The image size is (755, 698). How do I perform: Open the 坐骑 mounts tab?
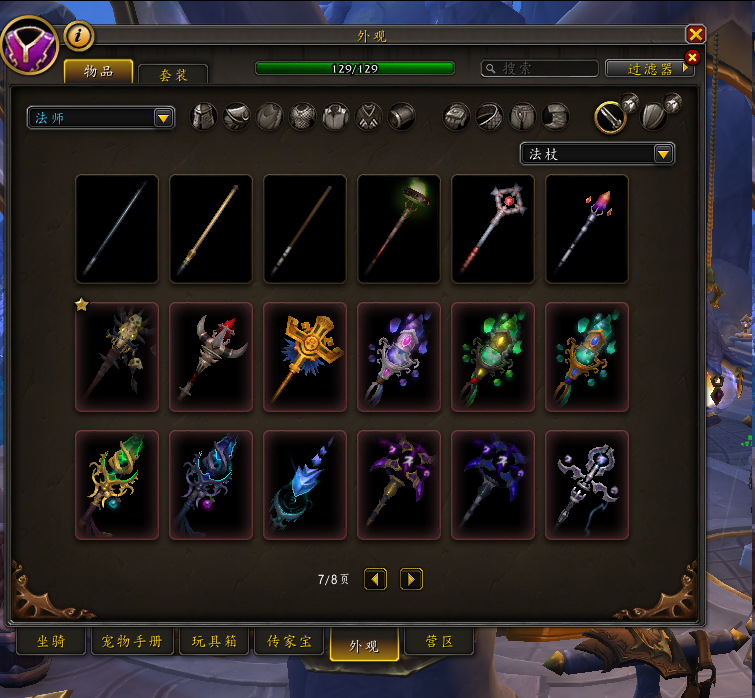pos(51,642)
